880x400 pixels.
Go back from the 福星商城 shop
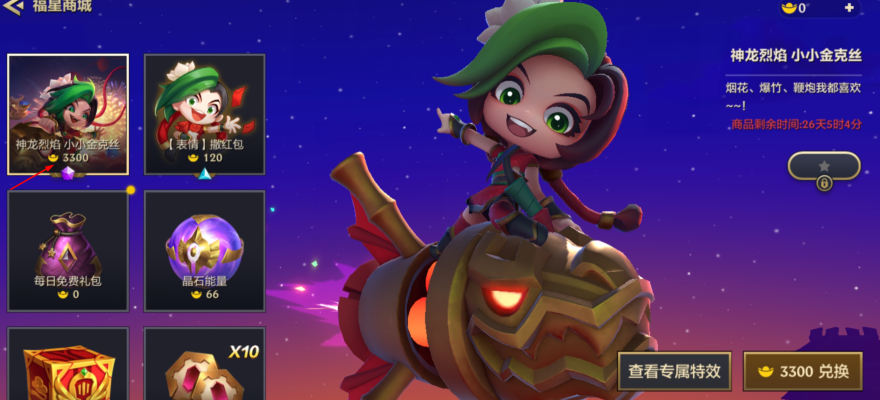(14, 7)
